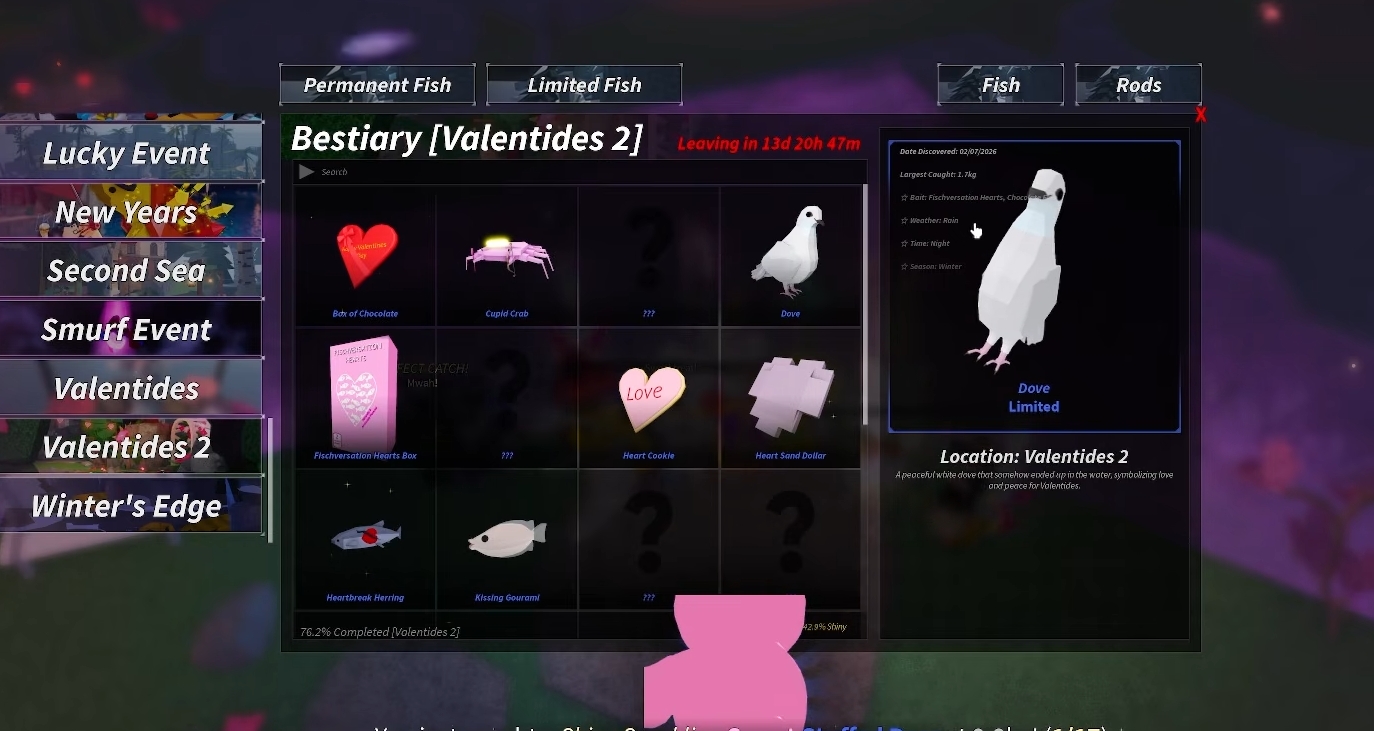Toggle the star beside Time: Night
Image resolution: width=1374 pixels, height=731 pixels.
pos(906,243)
